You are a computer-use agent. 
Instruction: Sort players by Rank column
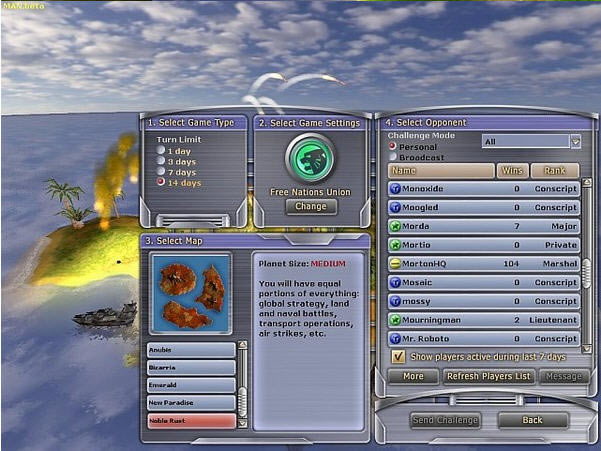tap(554, 171)
